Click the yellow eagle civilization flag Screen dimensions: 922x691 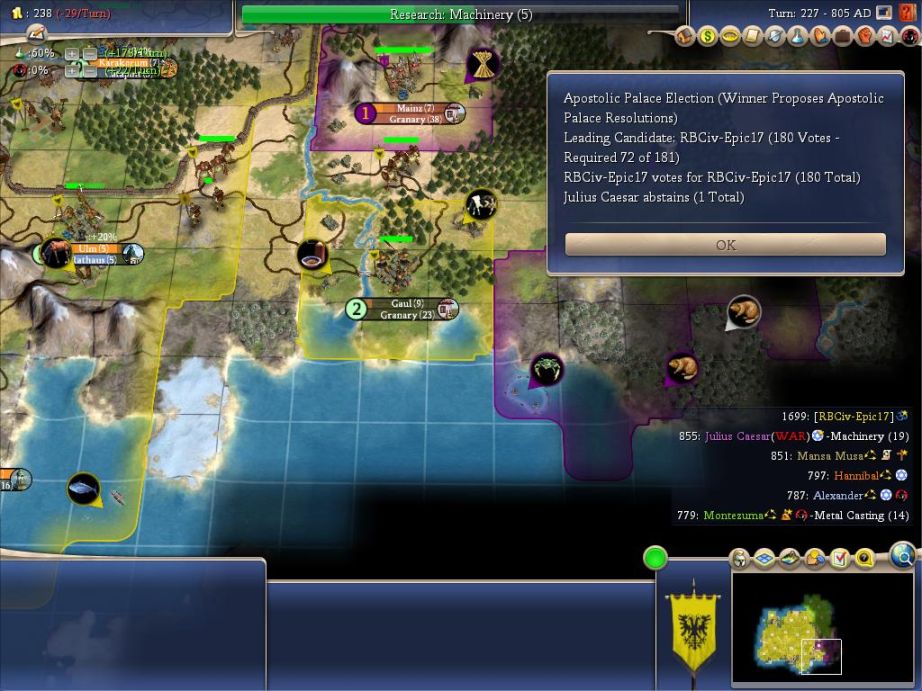(x=694, y=626)
